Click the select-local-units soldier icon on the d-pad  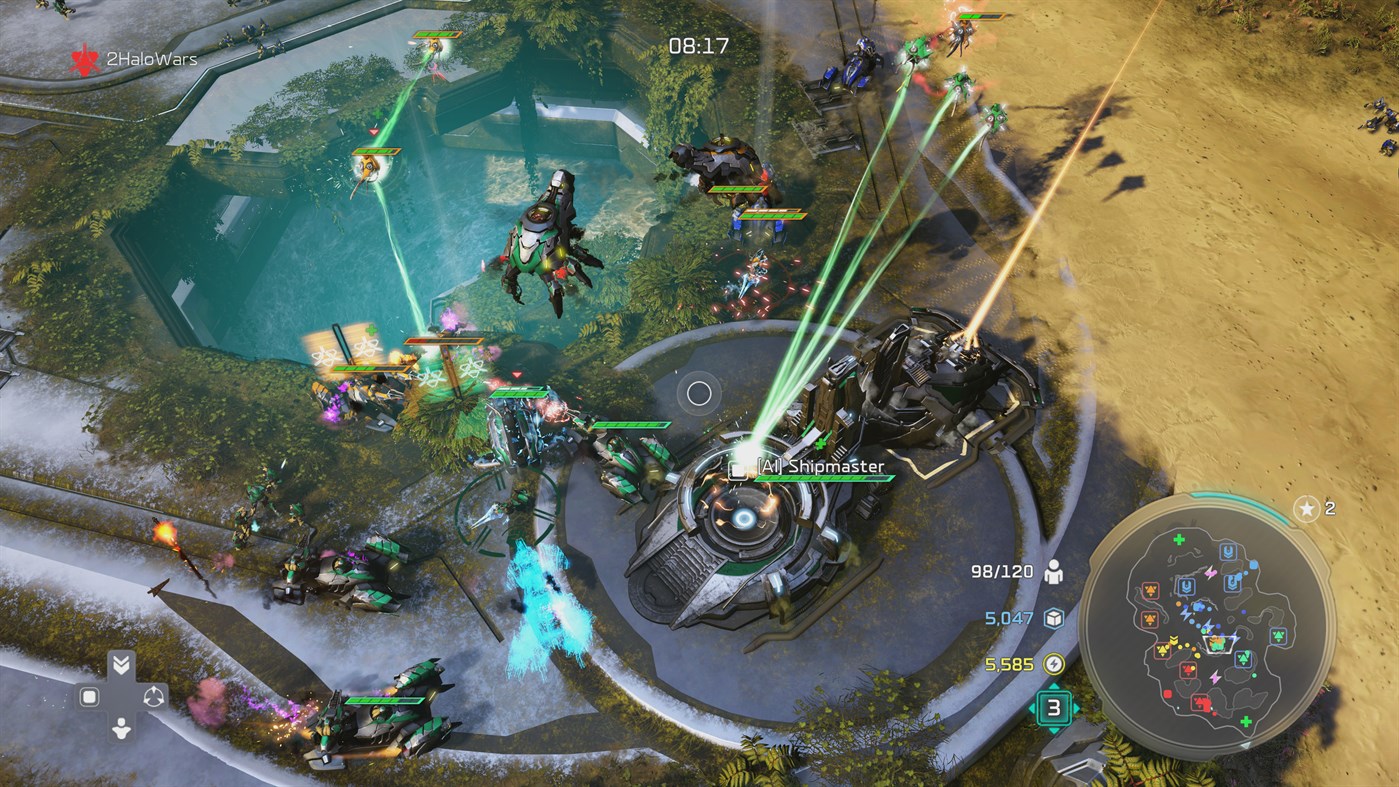(x=122, y=728)
